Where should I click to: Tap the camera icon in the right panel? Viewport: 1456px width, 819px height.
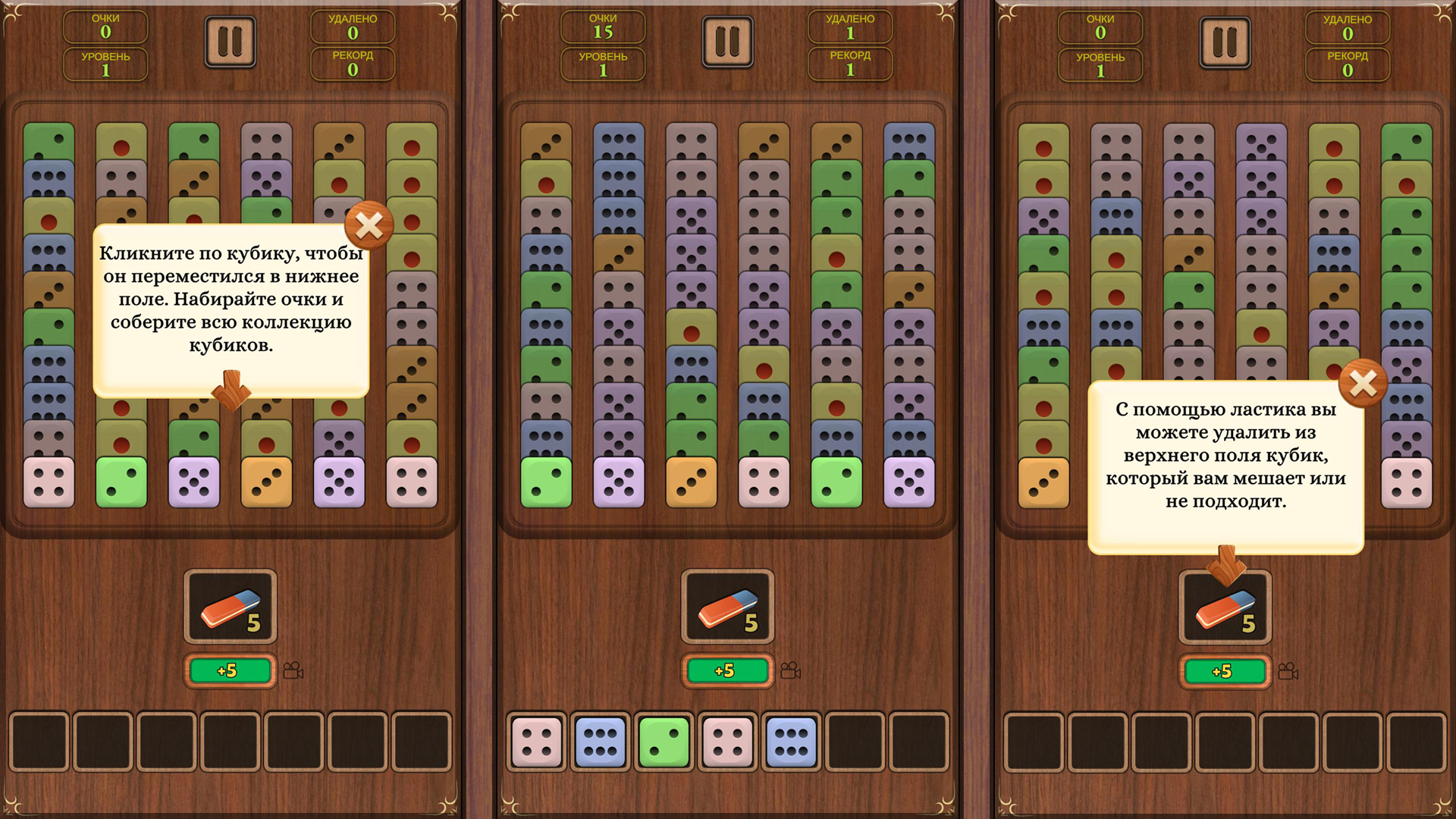coord(1289,670)
